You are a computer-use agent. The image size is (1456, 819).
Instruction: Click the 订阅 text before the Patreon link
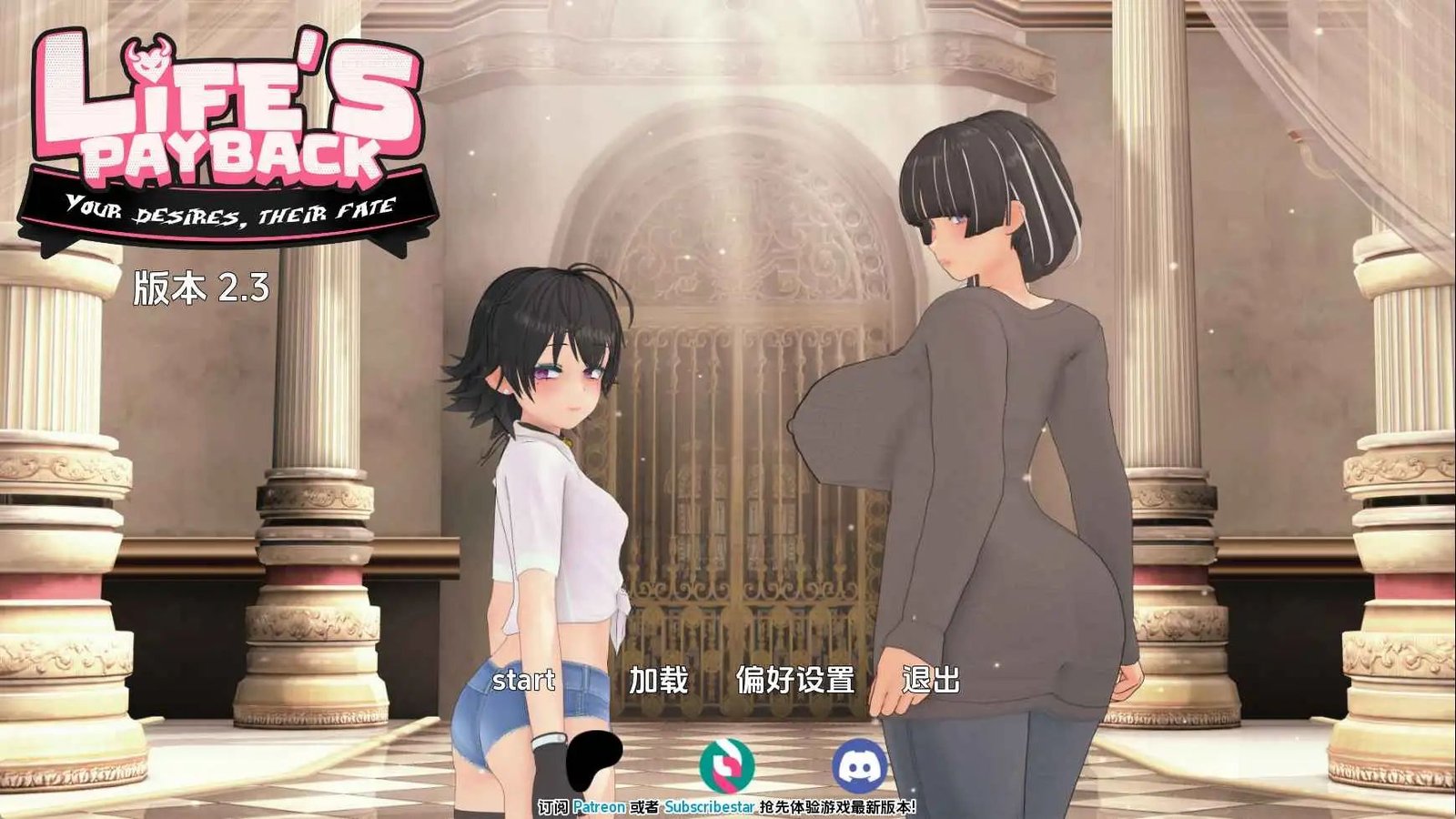tap(552, 804)
